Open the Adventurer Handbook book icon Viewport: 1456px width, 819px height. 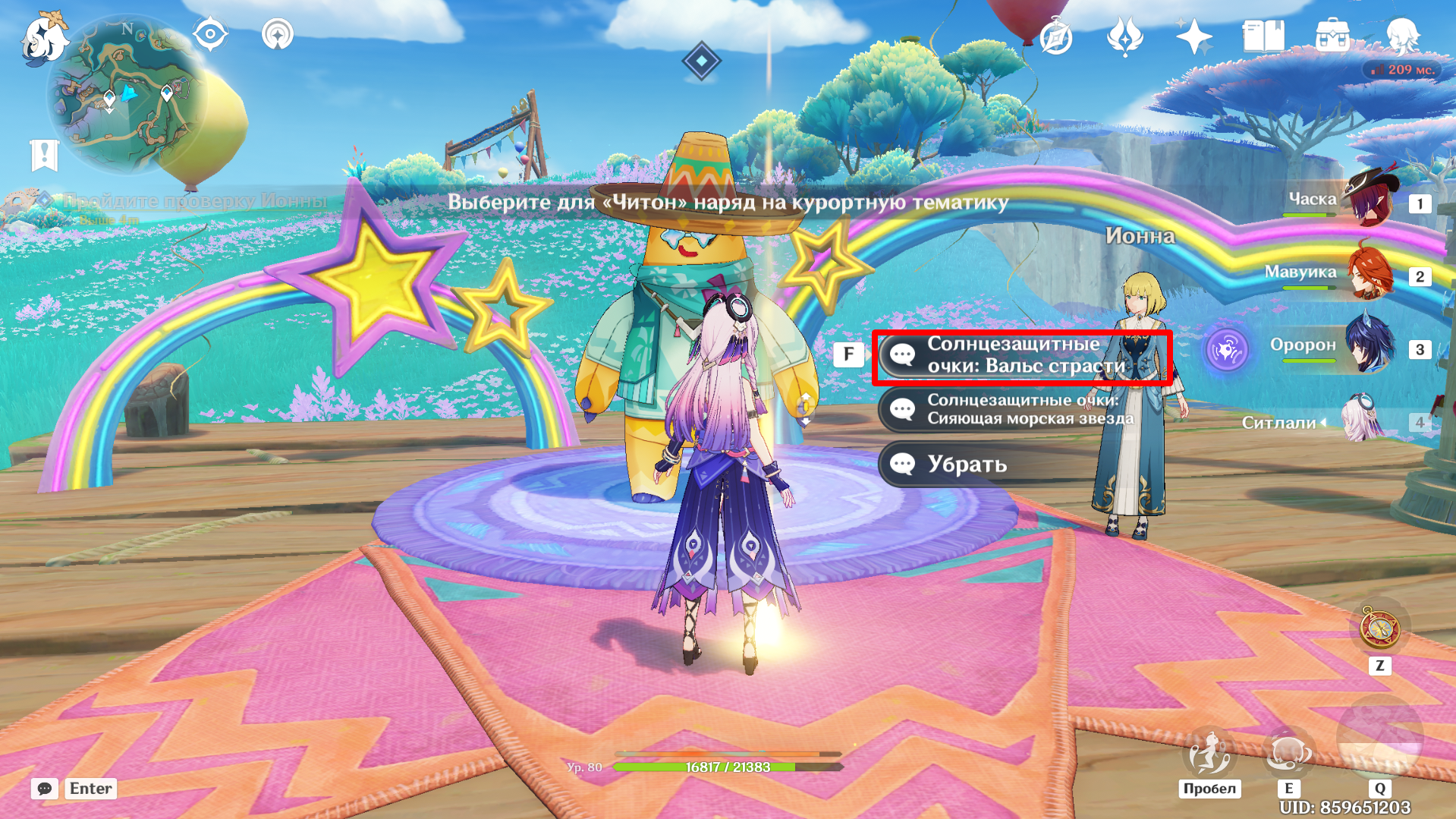[x=1263, y=36]
